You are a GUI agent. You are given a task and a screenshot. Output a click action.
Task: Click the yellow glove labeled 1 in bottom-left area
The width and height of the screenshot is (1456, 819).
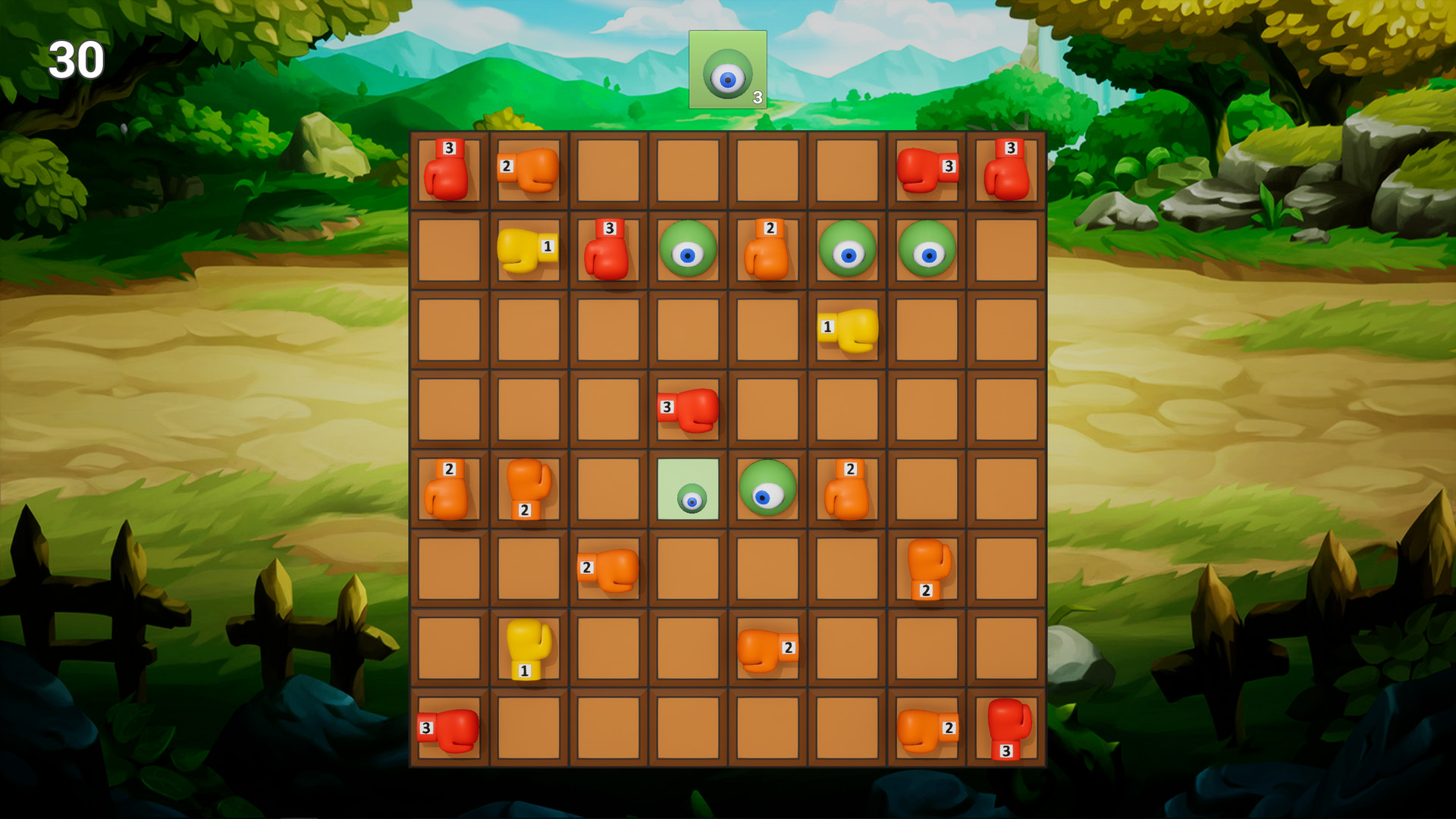pos(527,648)
